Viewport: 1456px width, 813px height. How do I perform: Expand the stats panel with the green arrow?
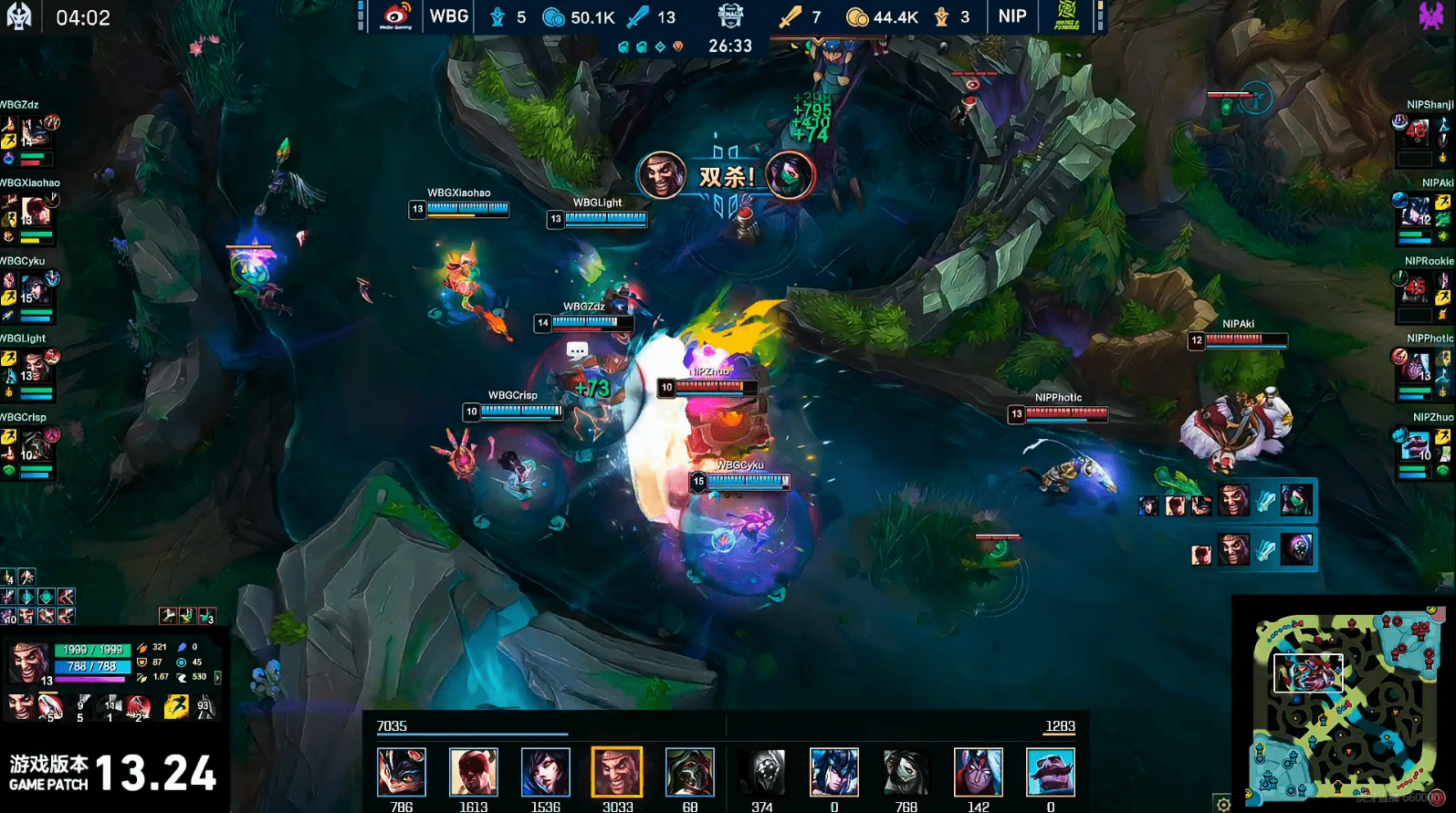(x=217, y=678)
